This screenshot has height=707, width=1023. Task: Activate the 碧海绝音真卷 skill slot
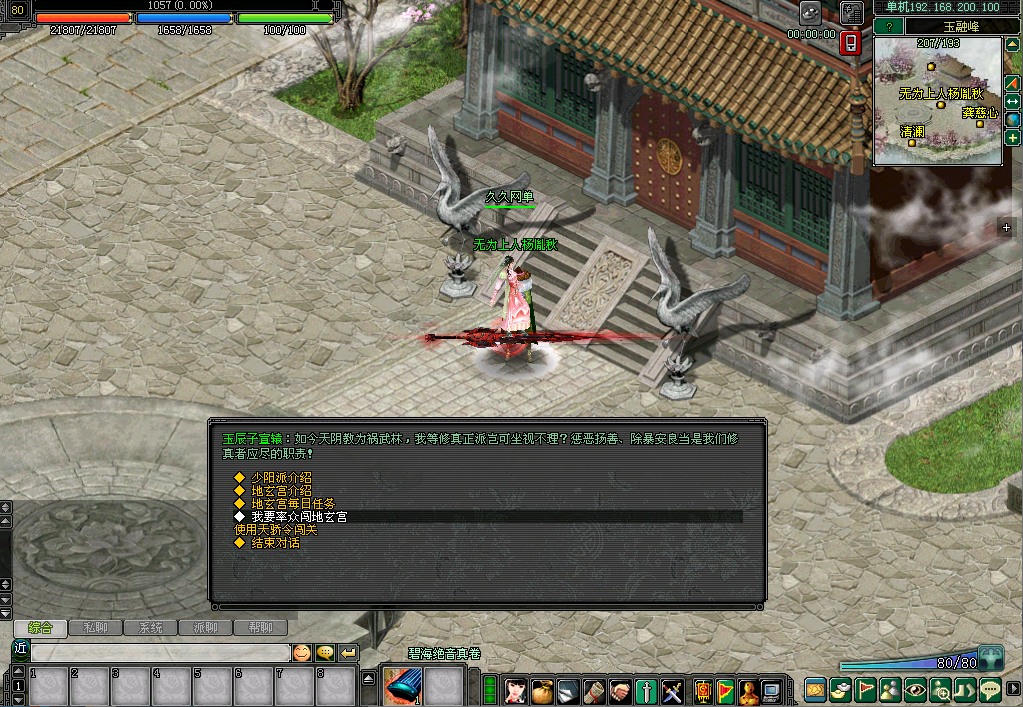[402, 687]
